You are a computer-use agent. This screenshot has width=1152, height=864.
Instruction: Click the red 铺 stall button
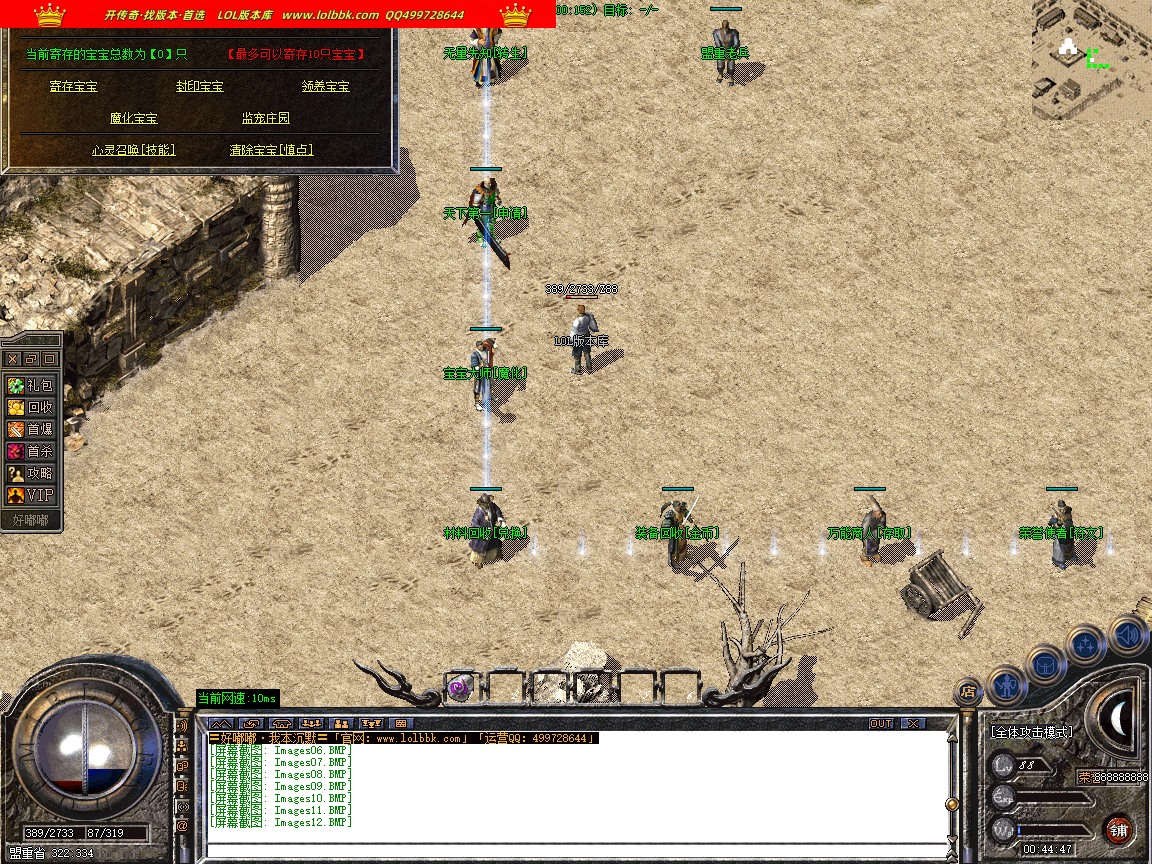point(1118,830)
